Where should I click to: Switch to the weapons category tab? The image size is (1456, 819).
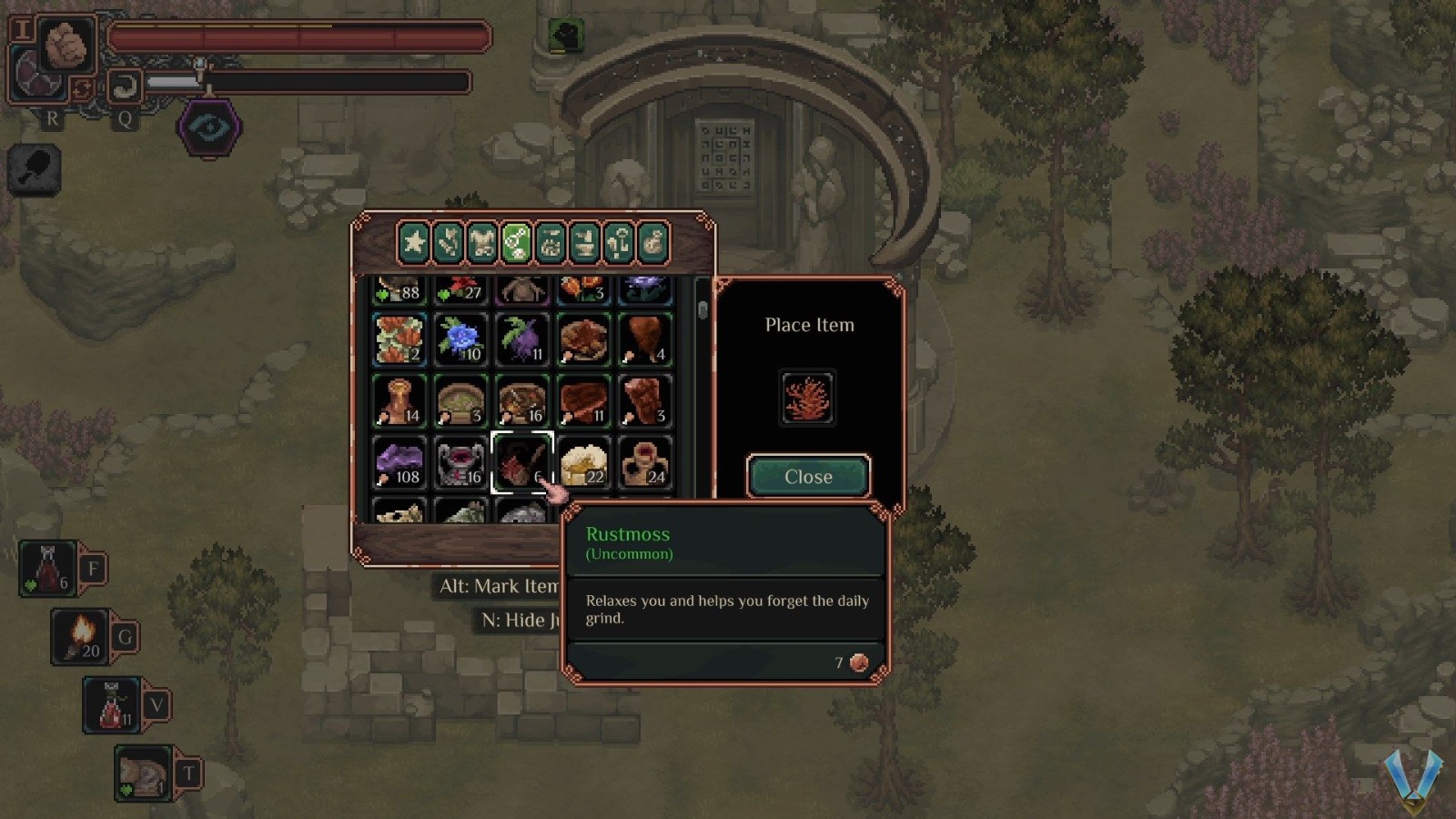[448, 243]
